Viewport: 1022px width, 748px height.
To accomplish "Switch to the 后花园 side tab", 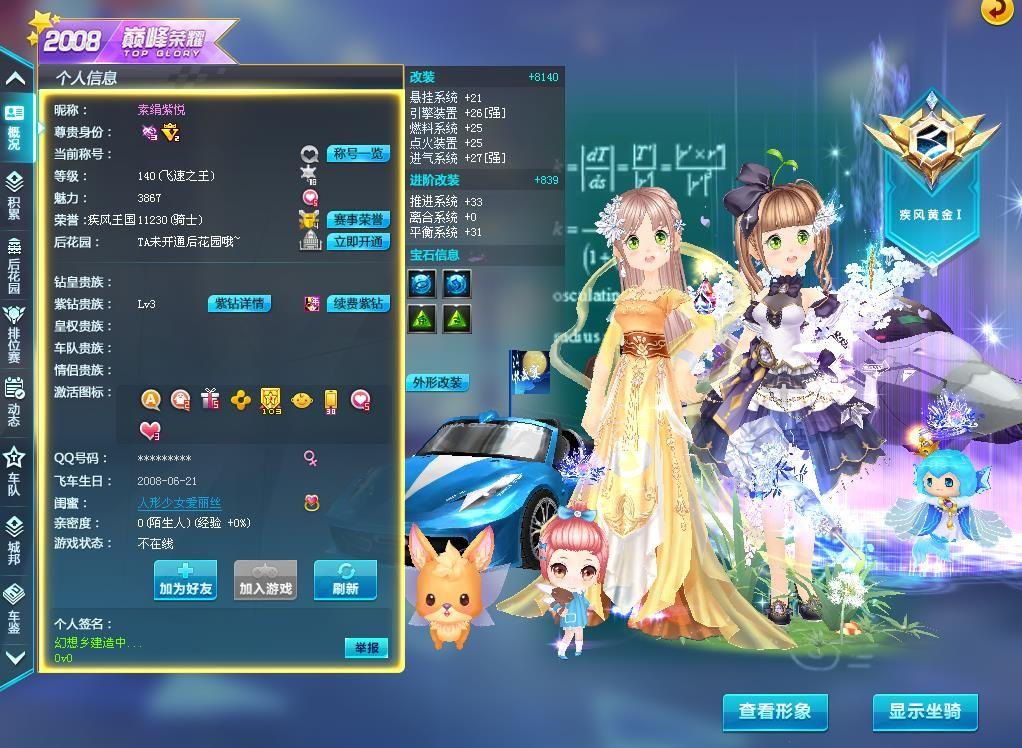I will [15, 263].
